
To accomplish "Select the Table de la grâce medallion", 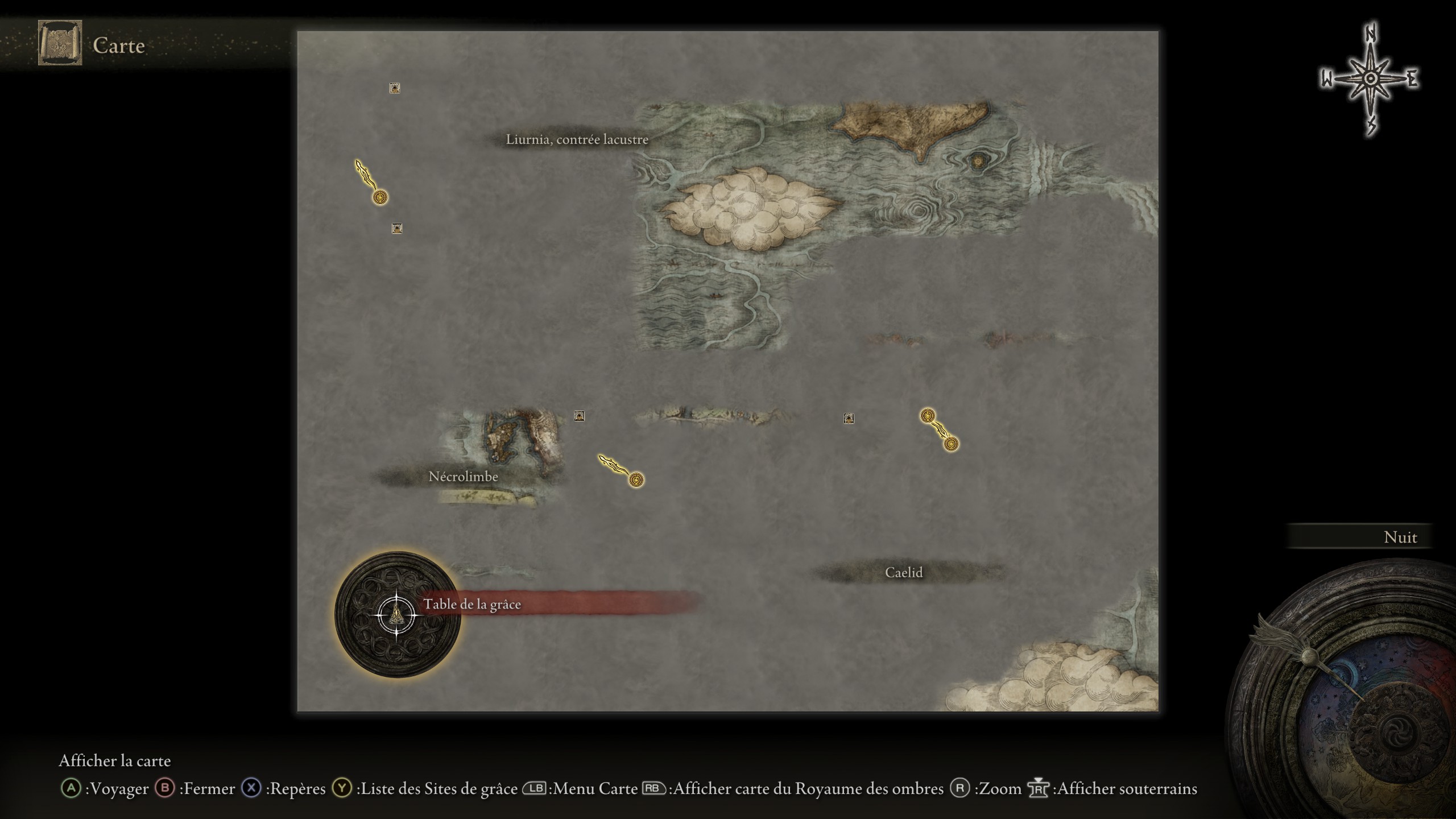I will coord(398,615).
